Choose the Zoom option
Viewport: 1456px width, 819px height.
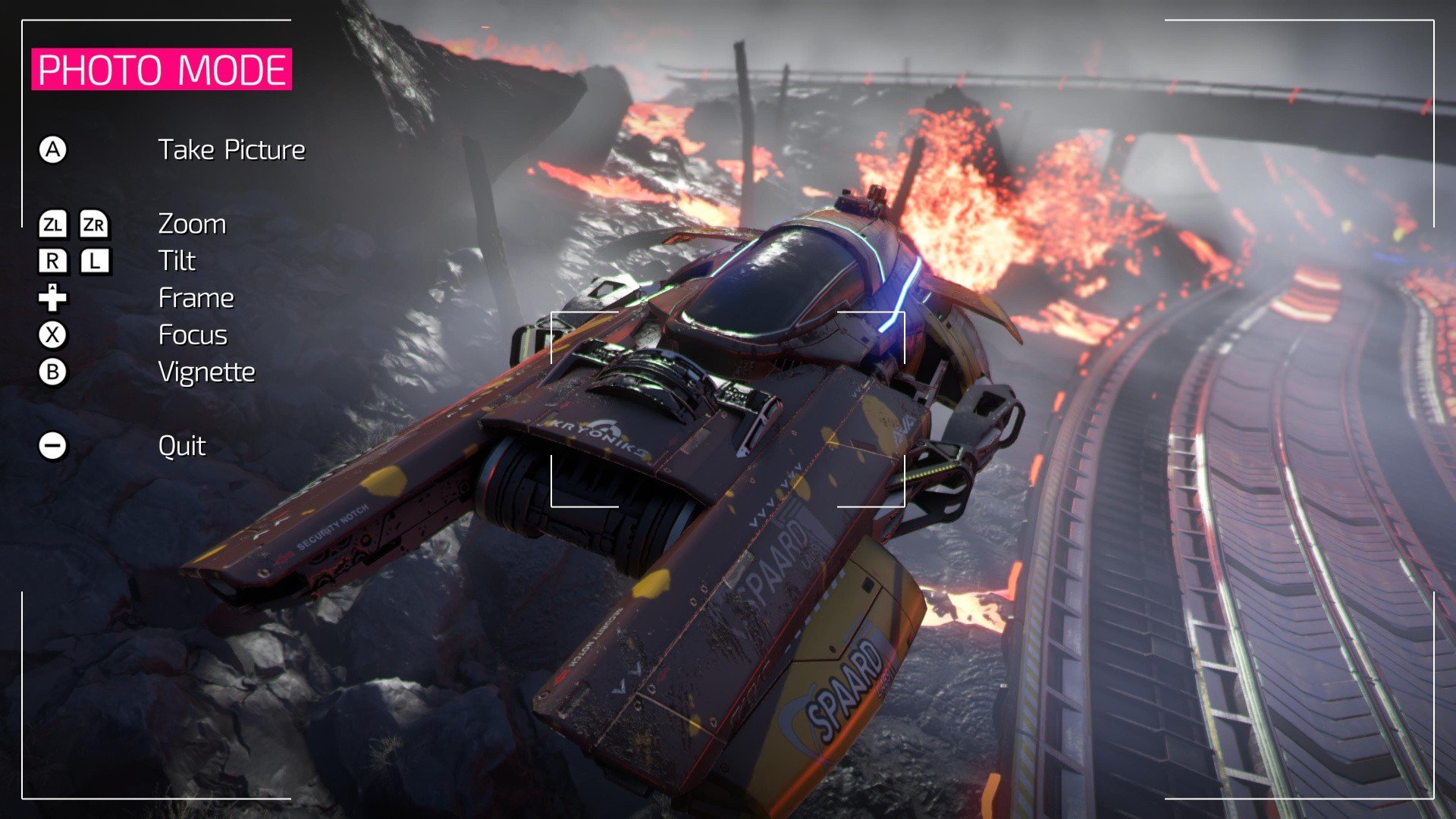coord(192,224)
